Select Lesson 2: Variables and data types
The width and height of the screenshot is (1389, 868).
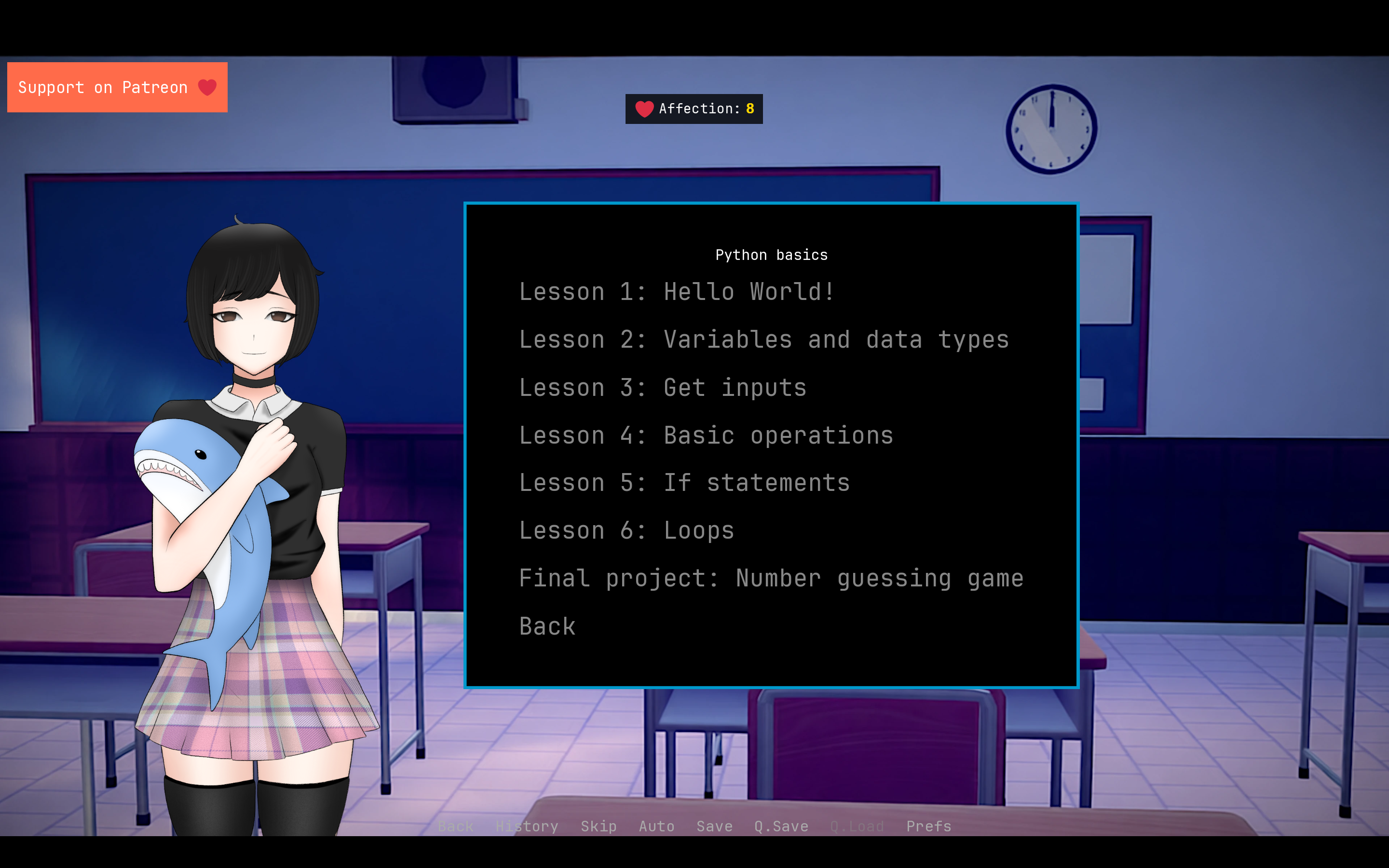point(763,339)
